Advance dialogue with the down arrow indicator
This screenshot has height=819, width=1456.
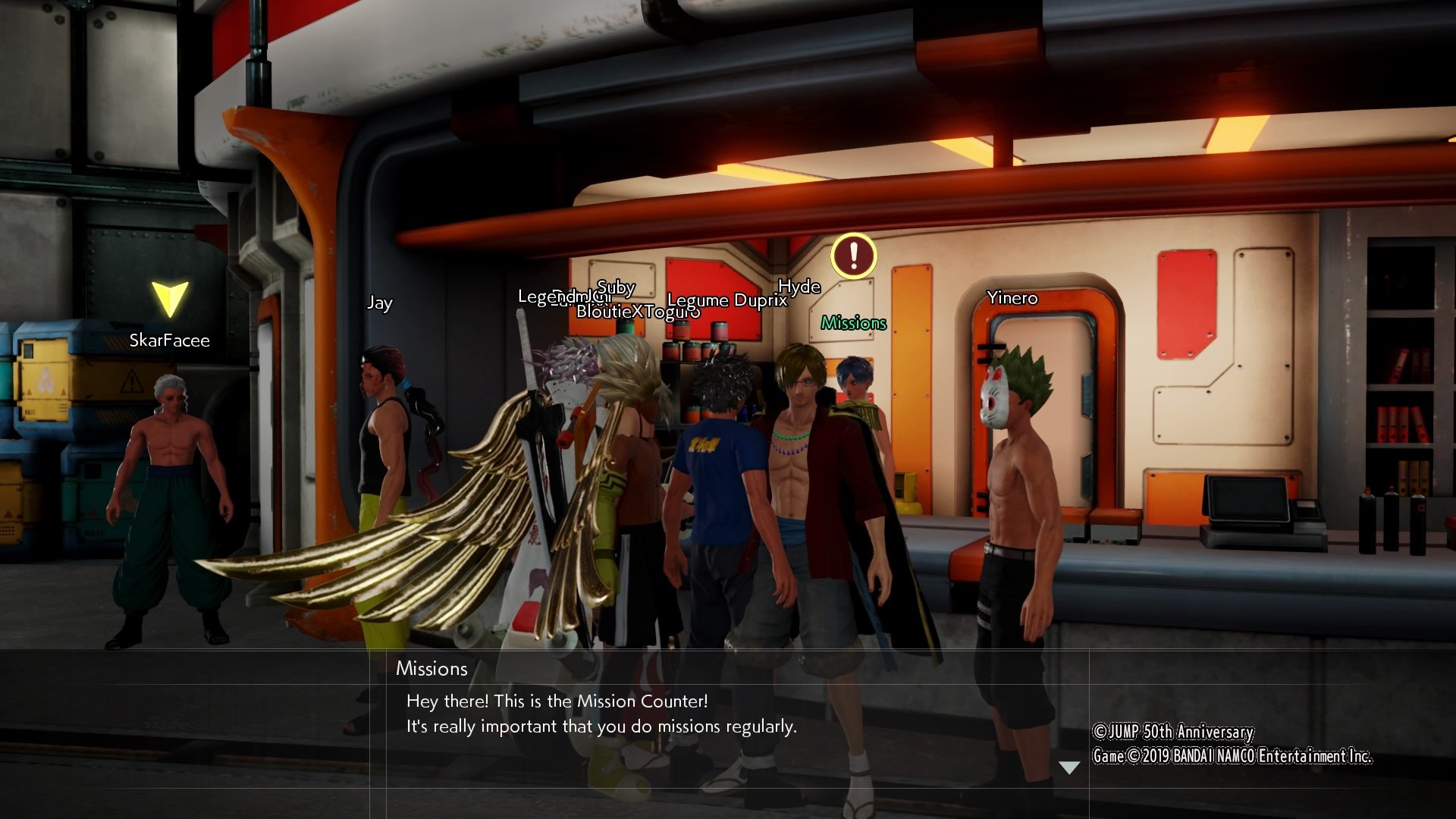(1068, 767)
